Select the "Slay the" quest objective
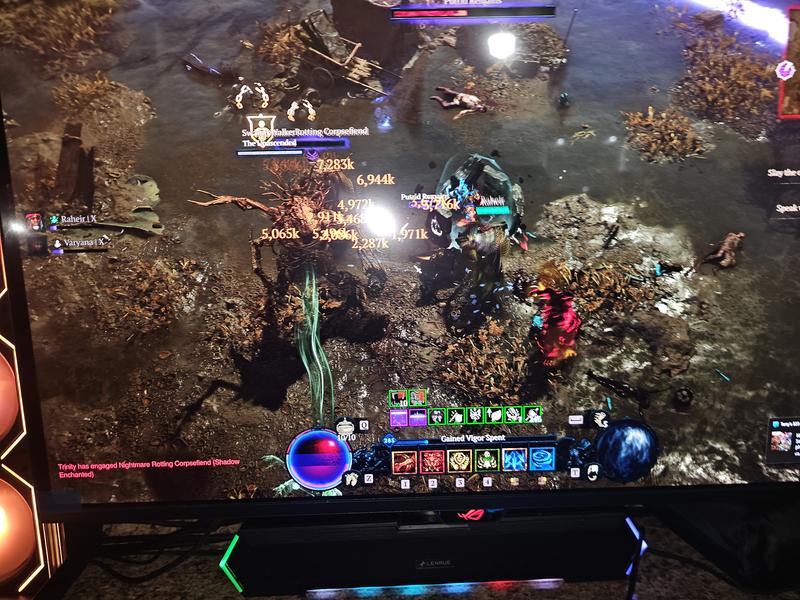This screenshot has width=800, height=600. 785,173
